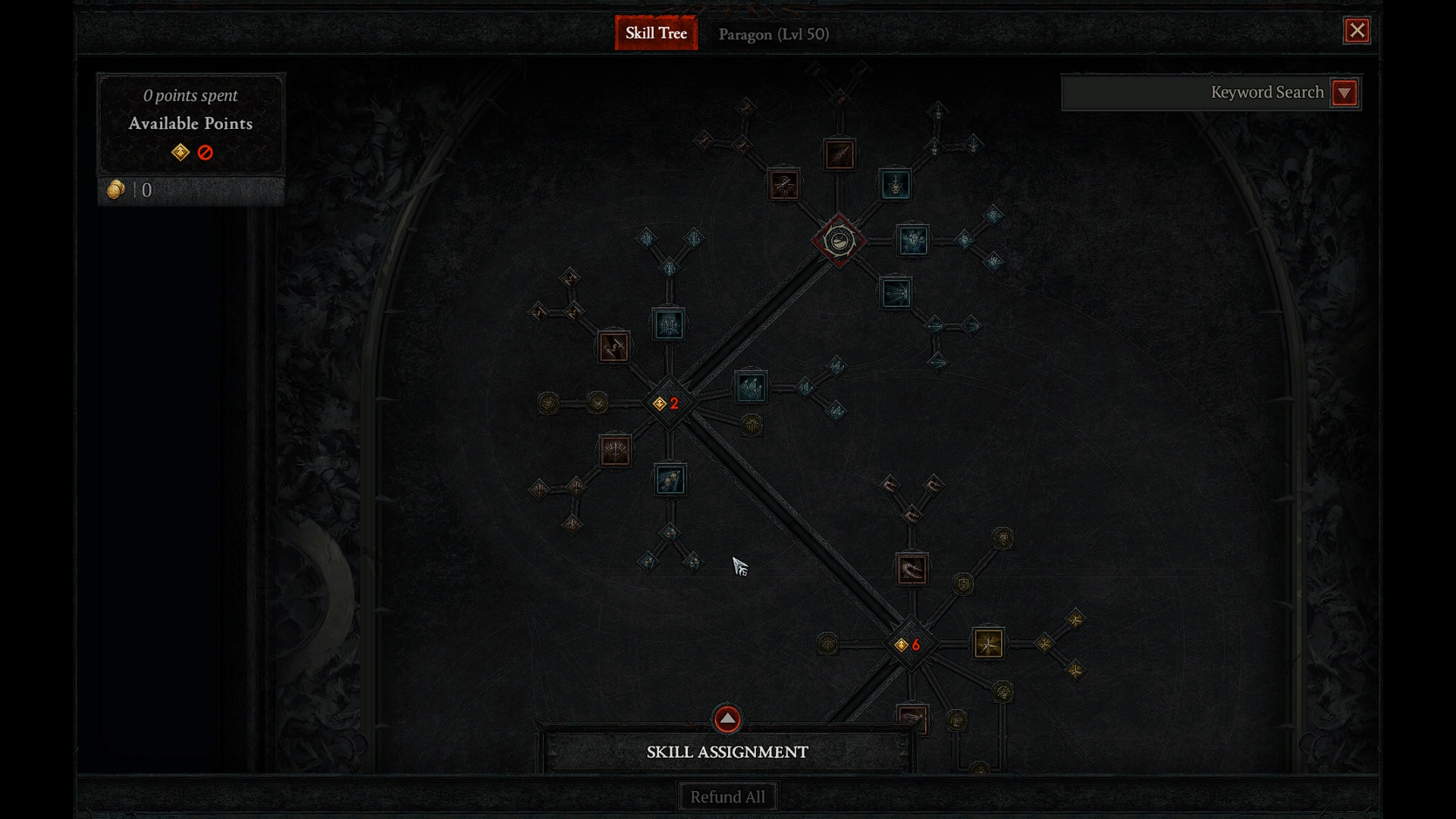Image resolution: width=1456 pixels, height=819 pixels.
Task: Select the curved claw skill above the 6-point node
Action: [912, 570]
